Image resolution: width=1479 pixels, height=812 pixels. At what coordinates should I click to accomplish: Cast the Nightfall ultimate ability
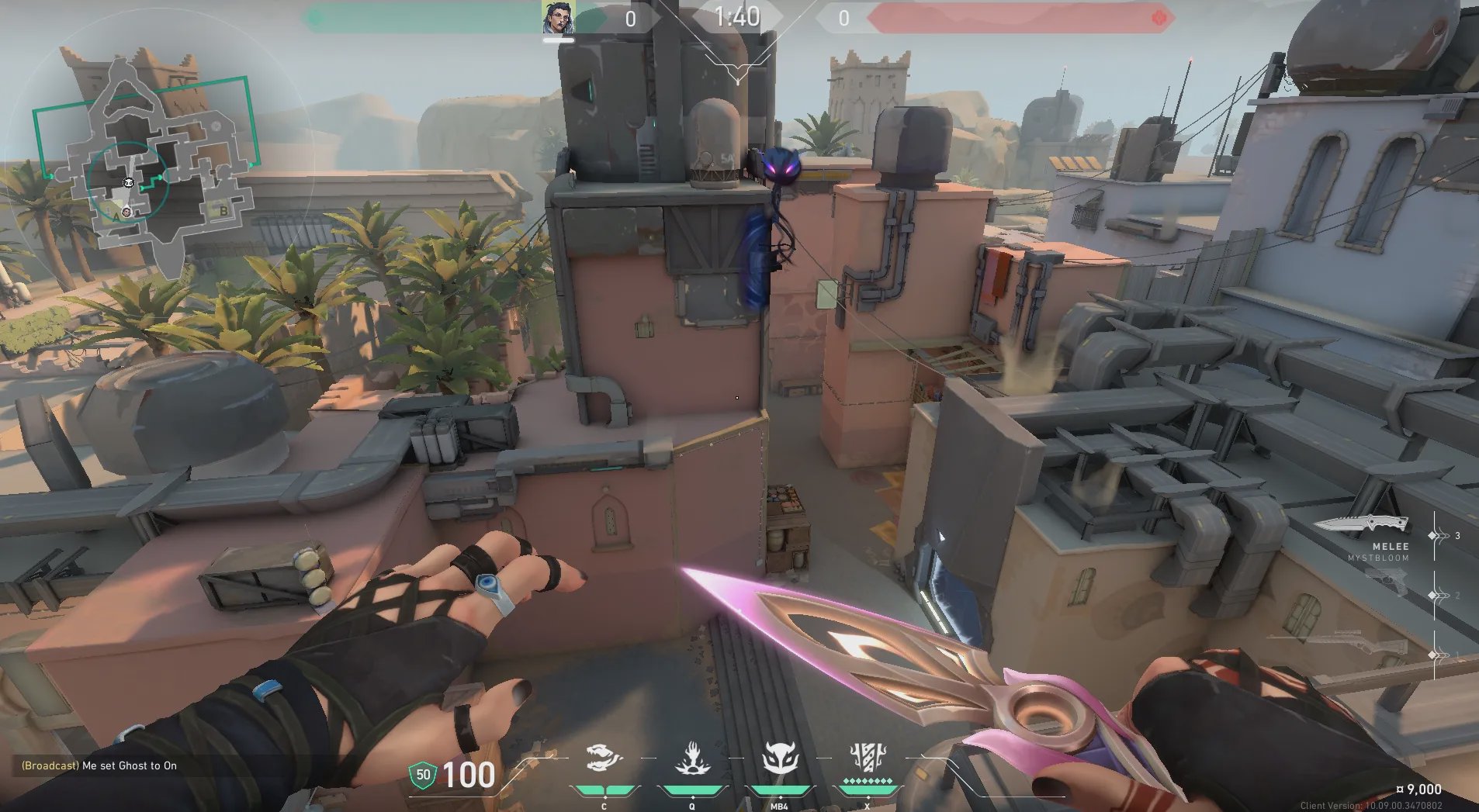[867, 758]
